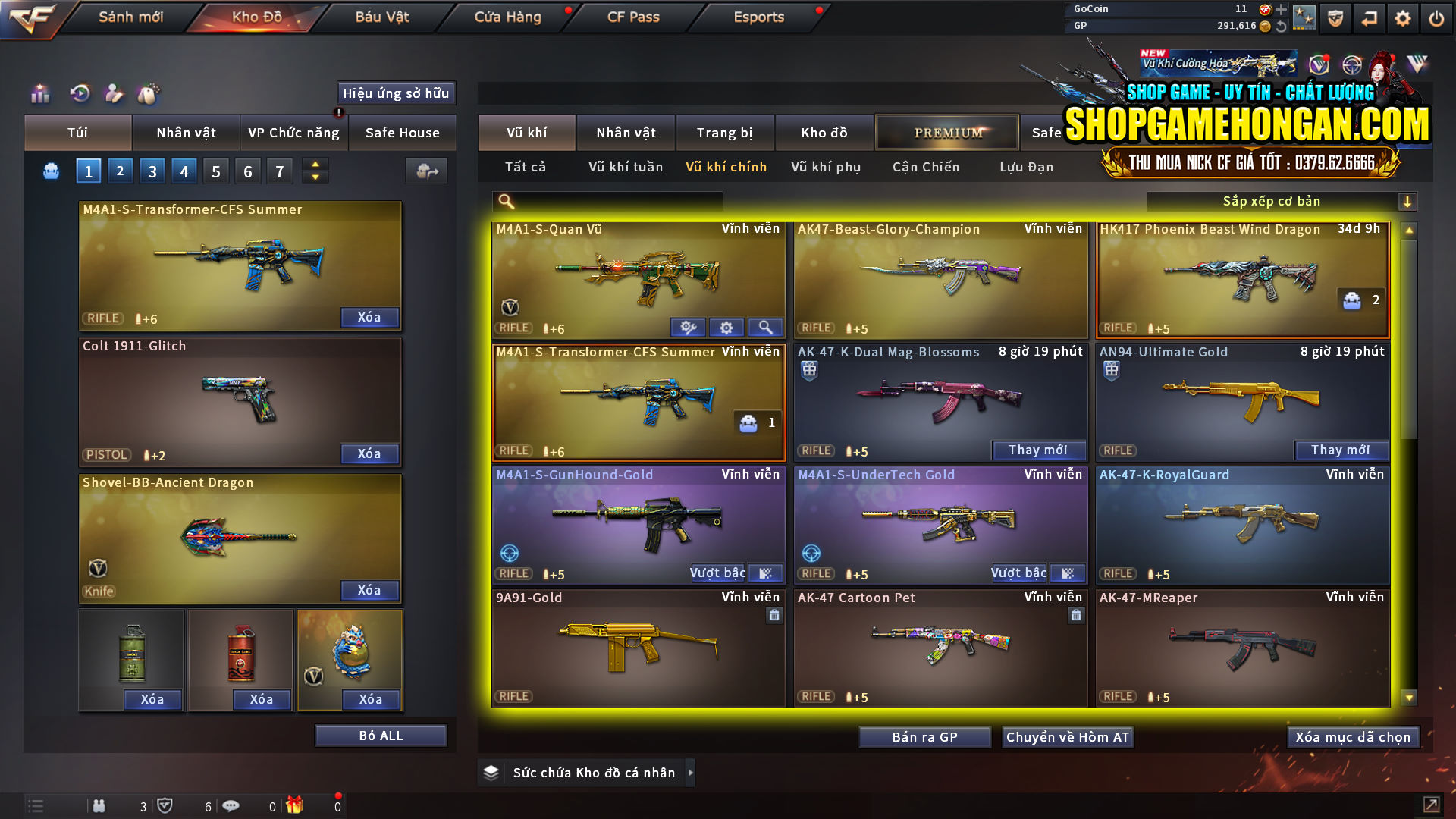Click the statistics bar-chart icon above the bag

tap(39, 94)
